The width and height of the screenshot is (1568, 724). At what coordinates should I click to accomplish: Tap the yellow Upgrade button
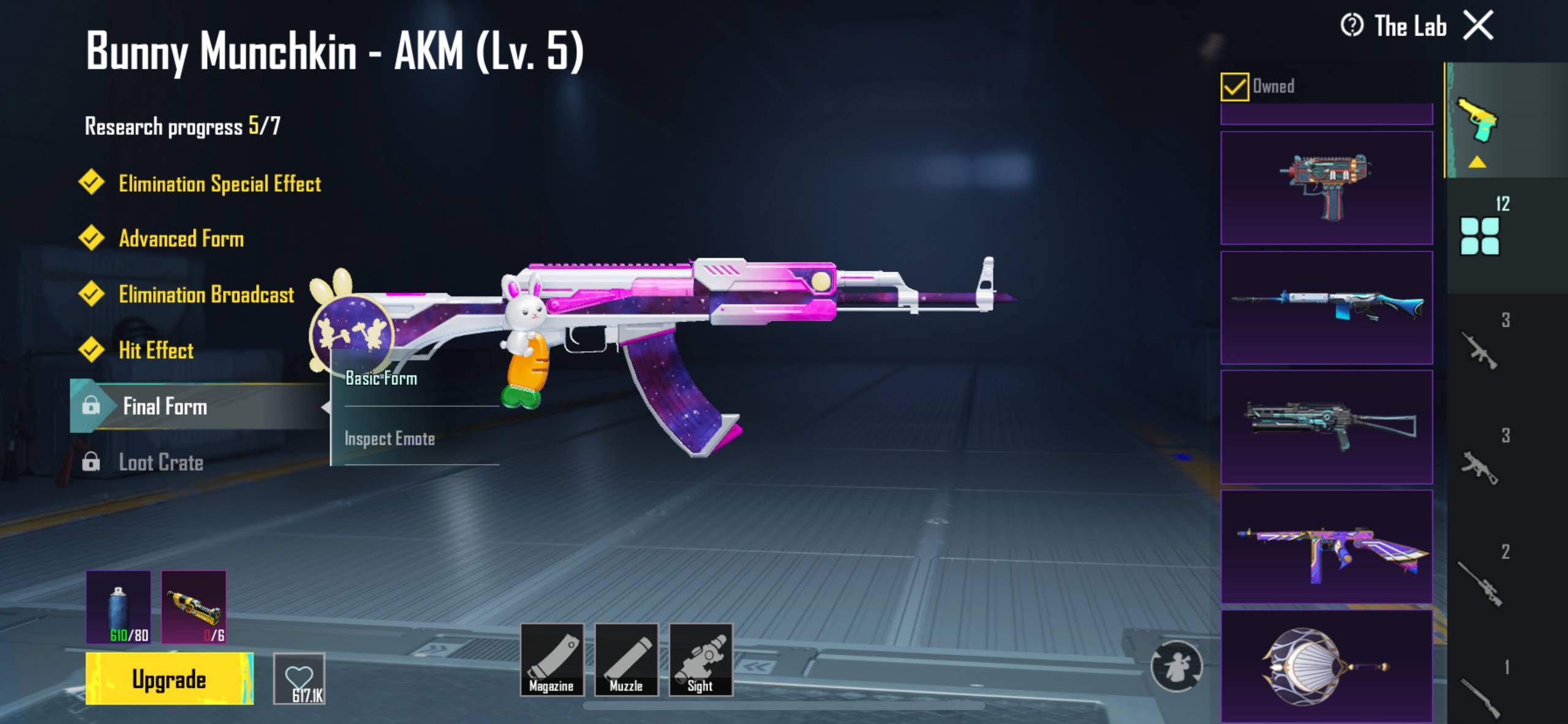pyautogui.click(x=169, y=679)
